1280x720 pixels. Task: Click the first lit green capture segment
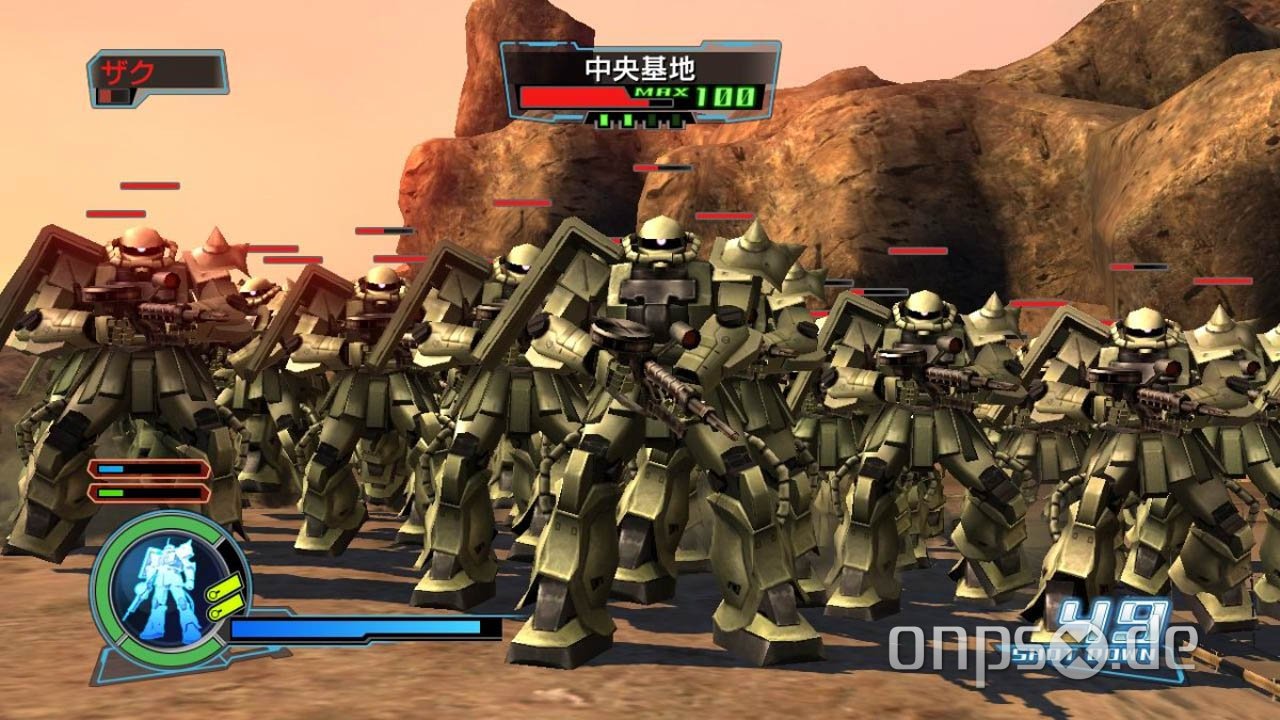603,120
